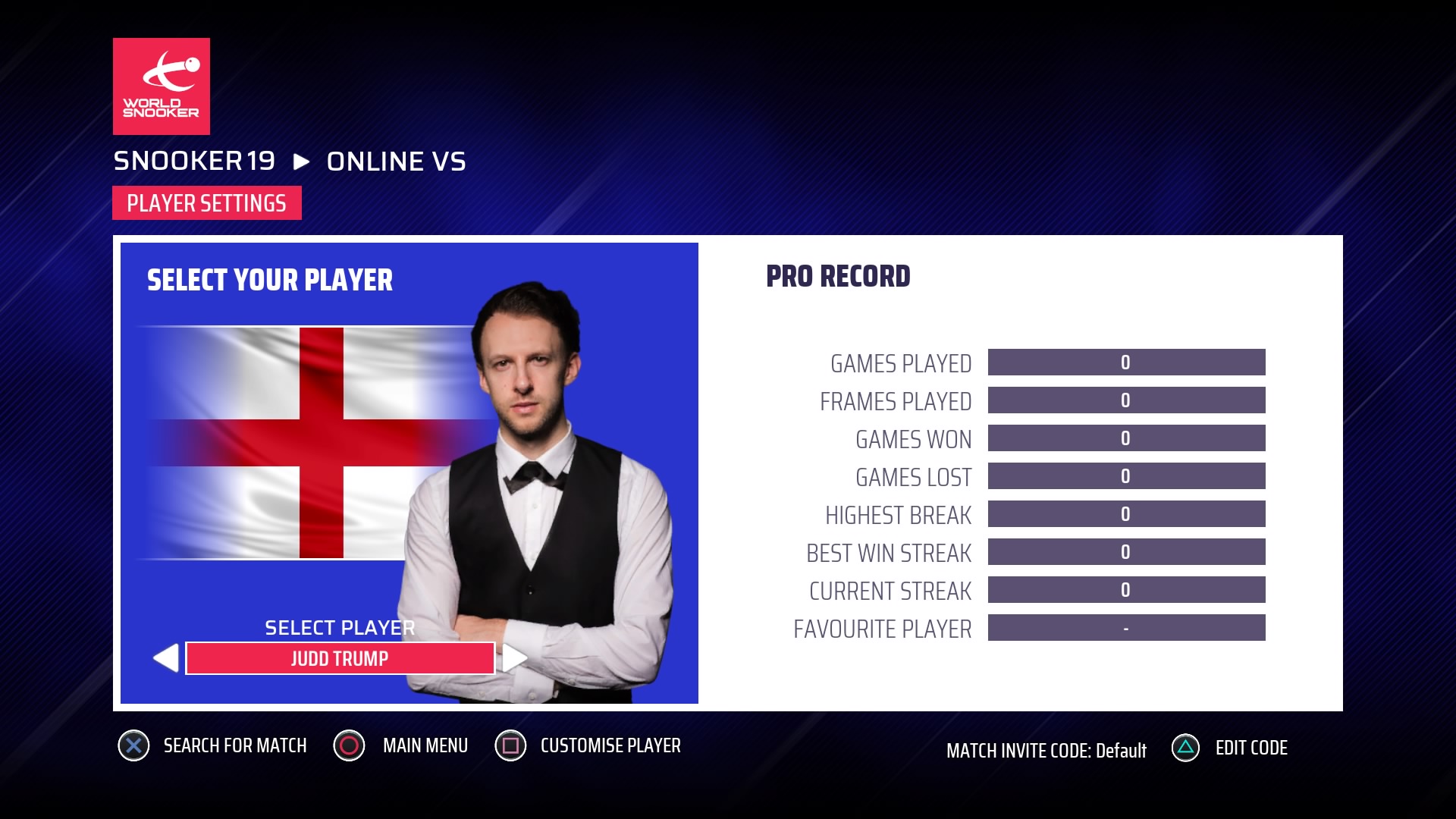Select the previous player with the left arrow
The height and width of the screenshot is (819, 1456).
click(166, 658)
